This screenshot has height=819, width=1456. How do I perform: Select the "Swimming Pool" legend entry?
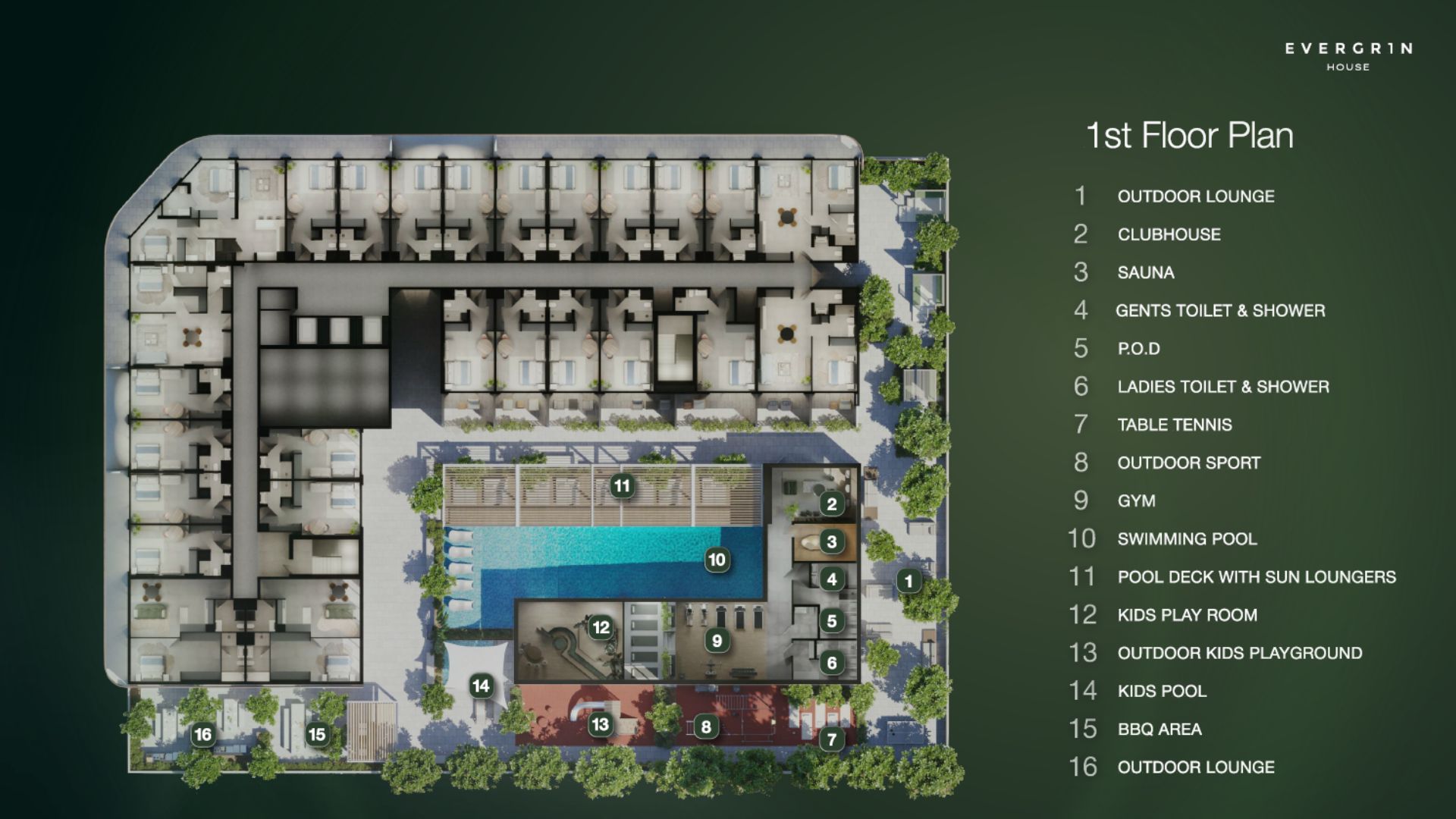[x=1187, y=539]
